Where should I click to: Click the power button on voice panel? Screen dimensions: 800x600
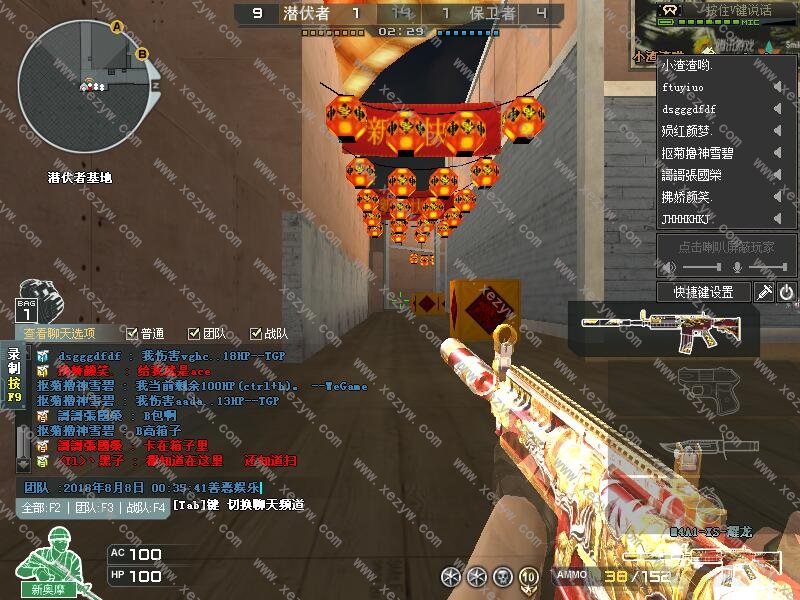[x=787, y=292]
